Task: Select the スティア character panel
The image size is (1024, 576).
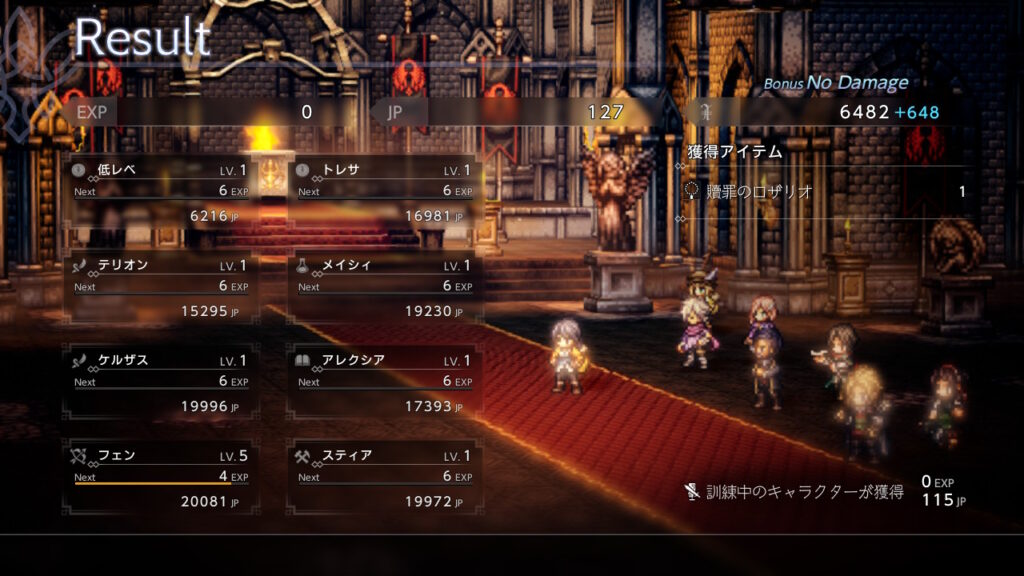Action: click(x=384, y=476)
